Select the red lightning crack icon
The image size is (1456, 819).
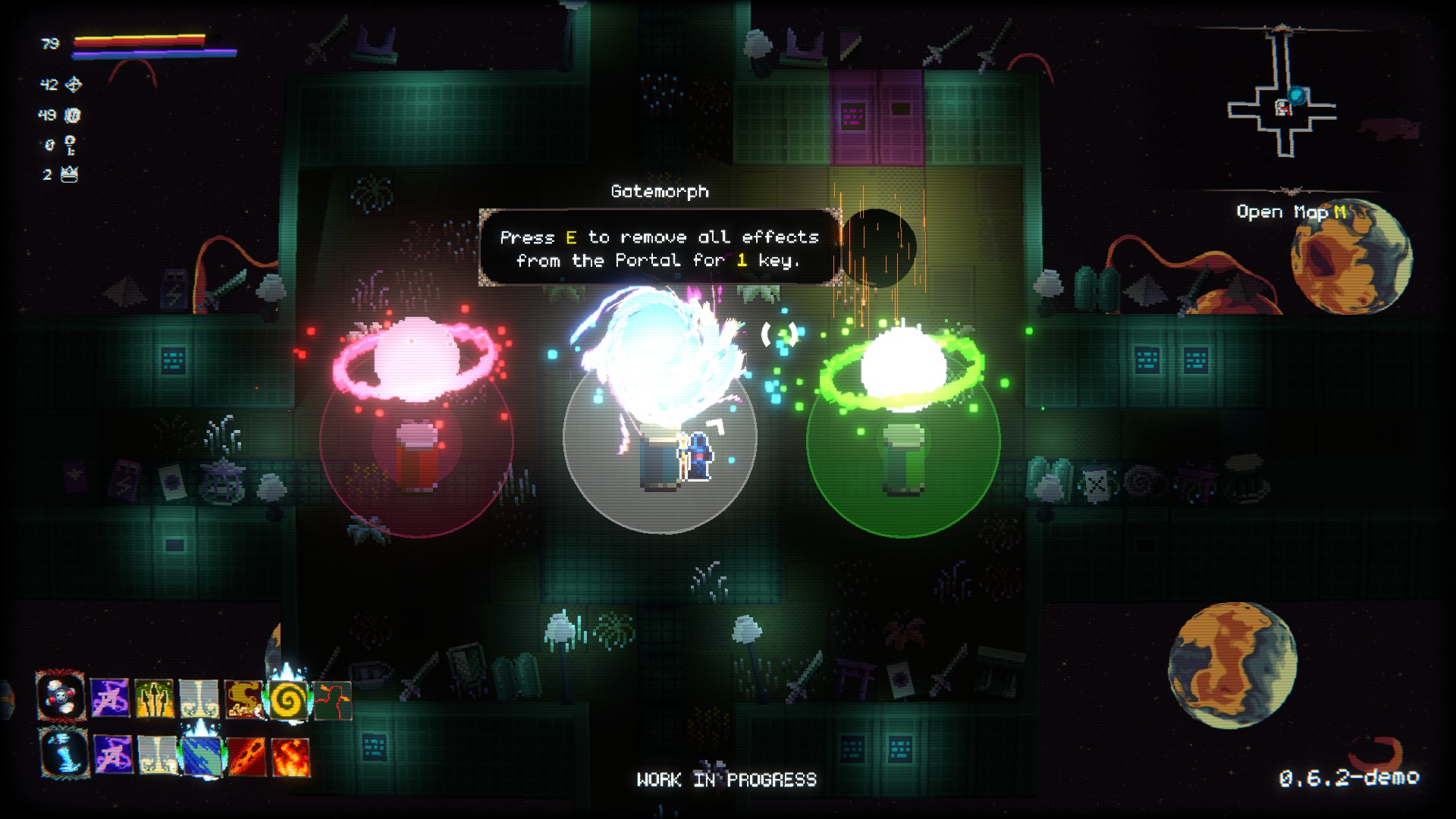(x=333, y=699)
